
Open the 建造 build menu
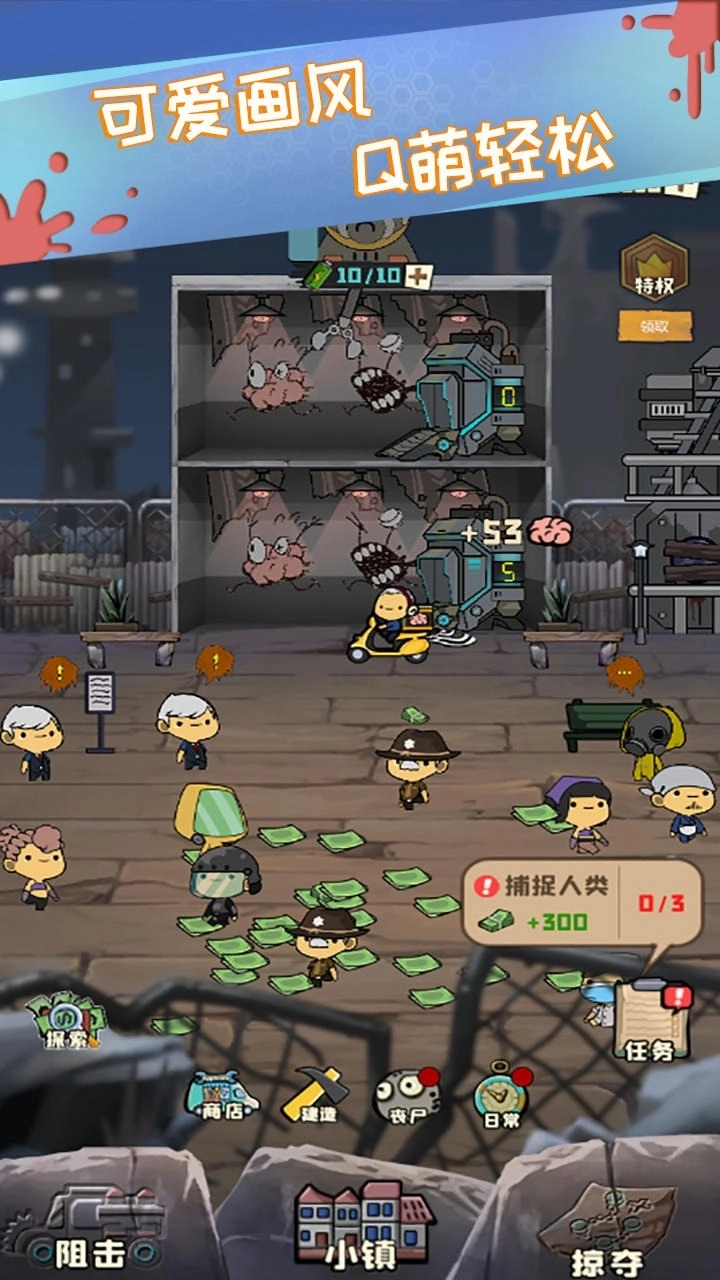coord(314,1094)
